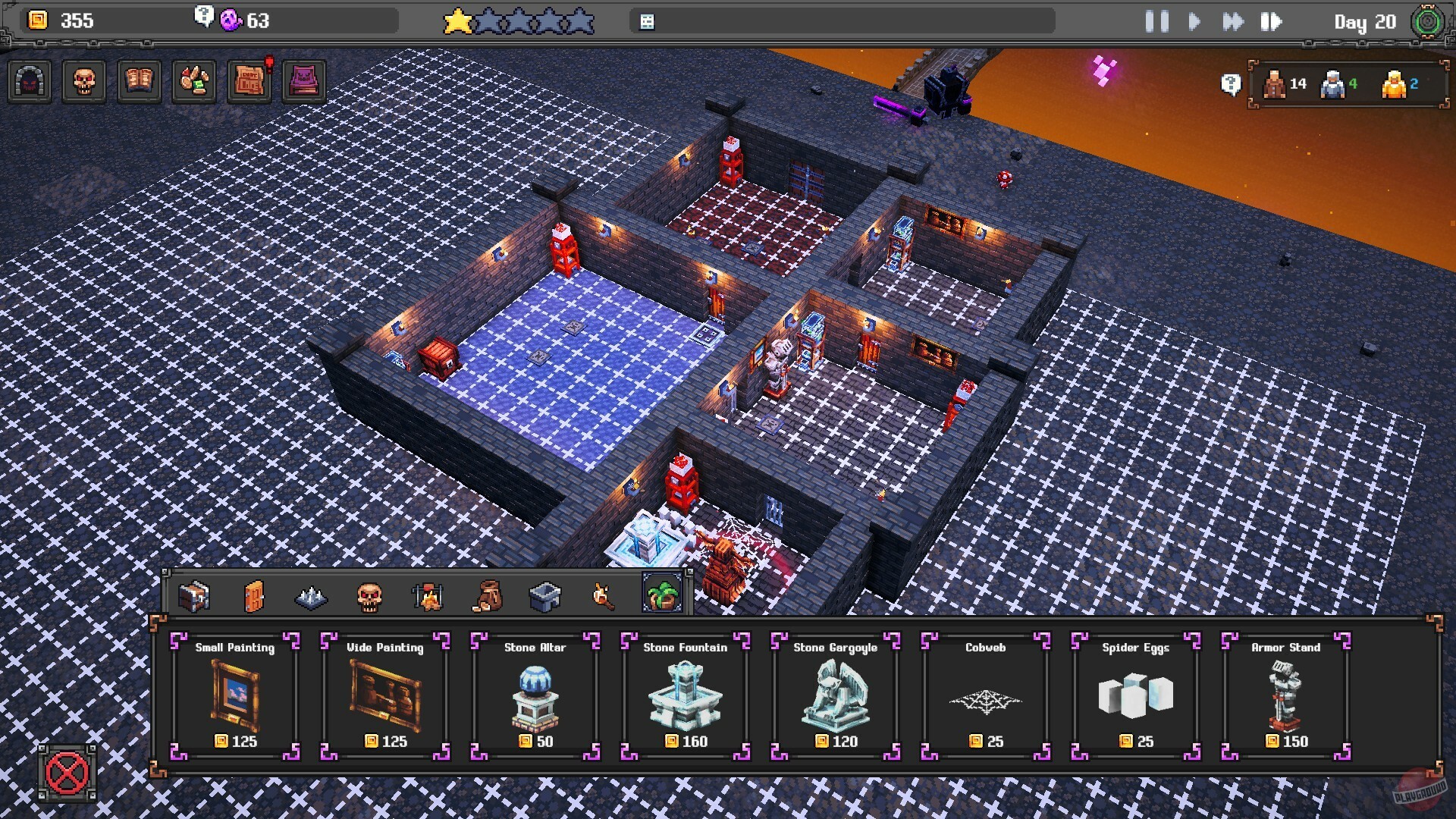
Task: Click the question mark bubble near villager counts
Action: tap(1231, 85)
